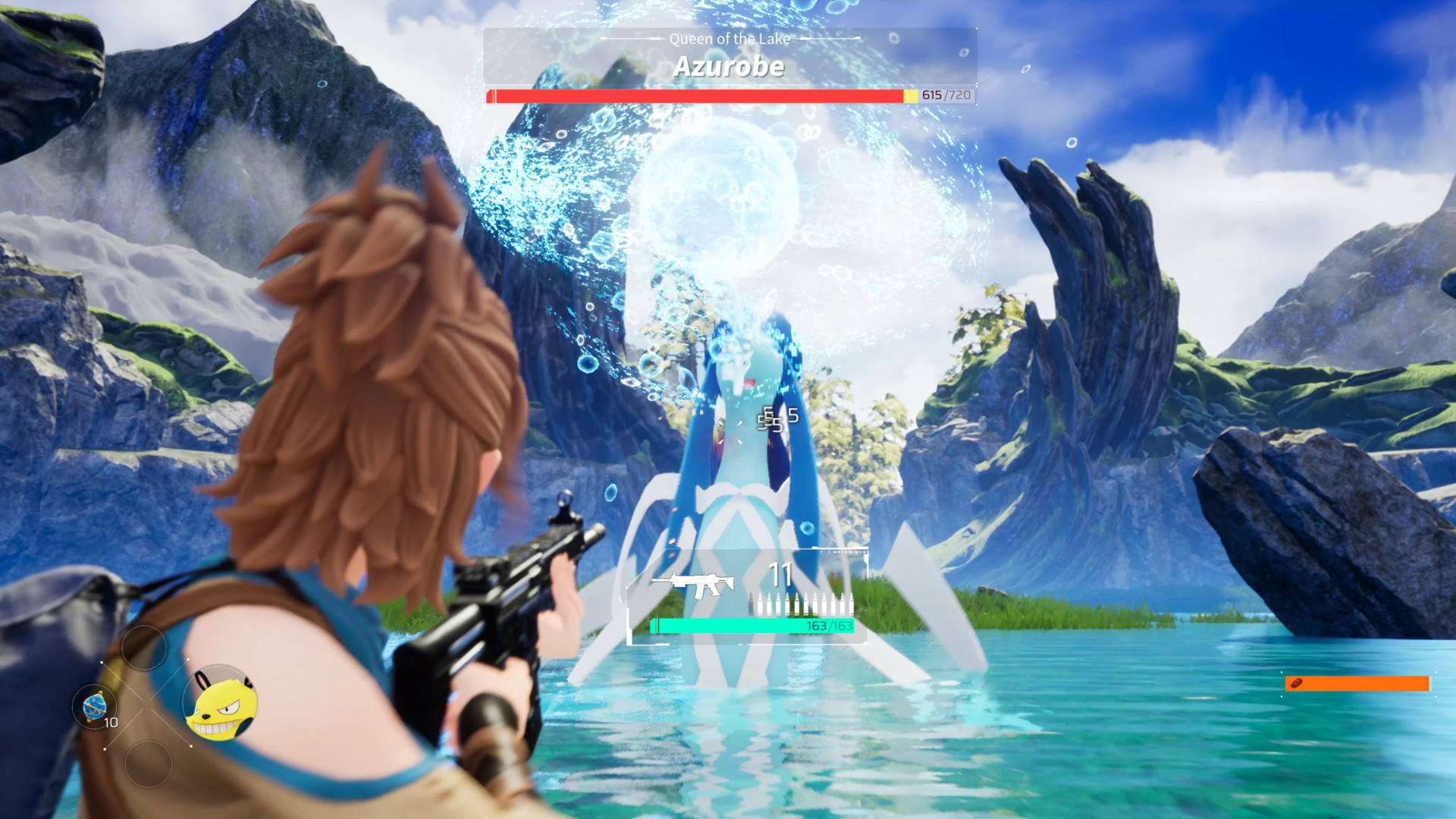Click the Queen of the Lake title banner
Image resolution: width=1456 pixels, height=819 pixels.
point(730,39)
